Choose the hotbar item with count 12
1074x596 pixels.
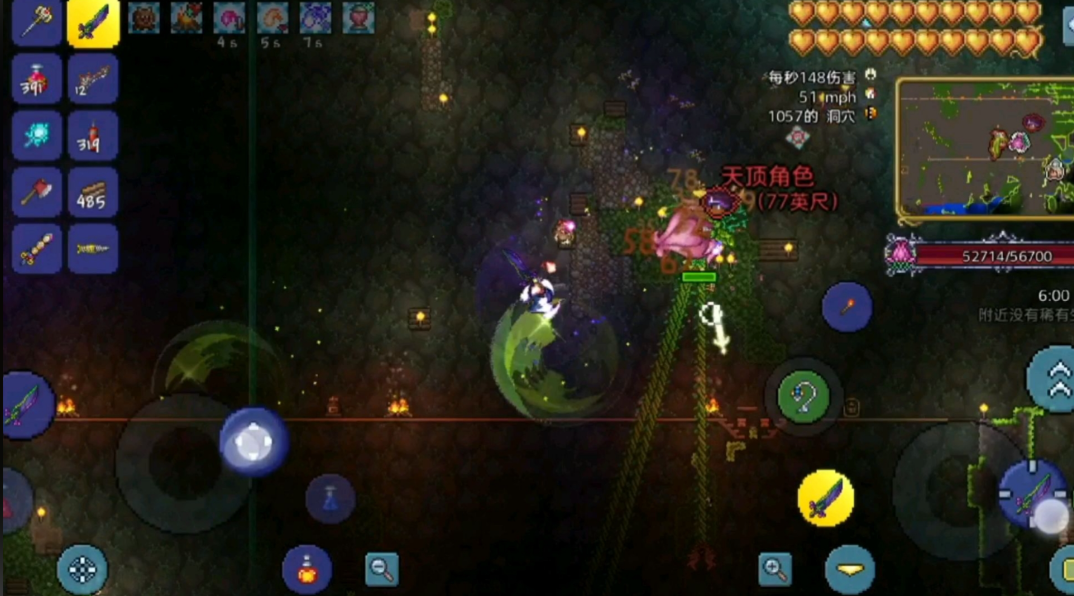[93, 79]
